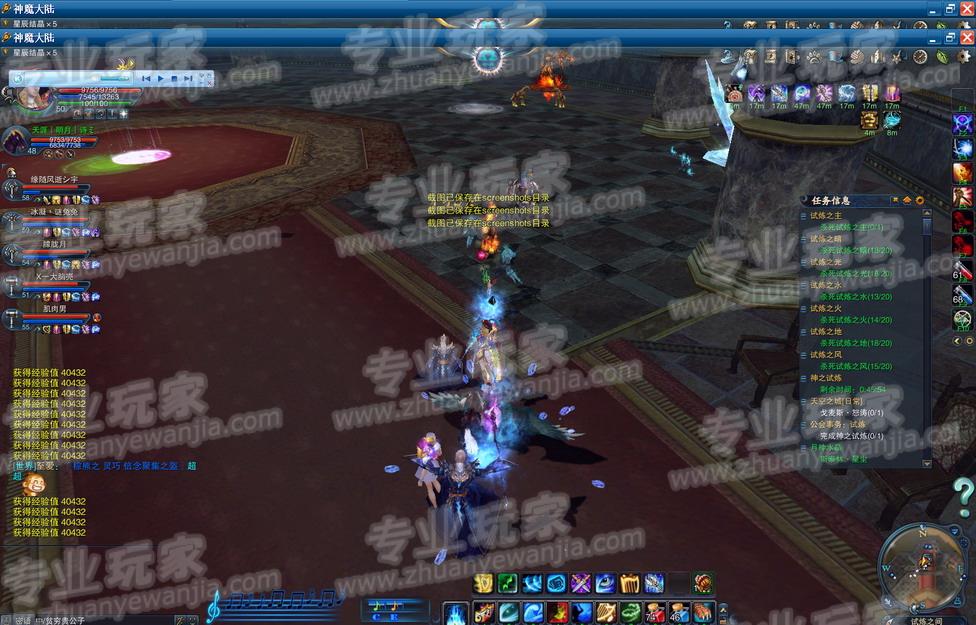The height and width of the screenshot is (625, 976).
Task: Open the paw print pet menu icon
Action: tap(815, 56)
